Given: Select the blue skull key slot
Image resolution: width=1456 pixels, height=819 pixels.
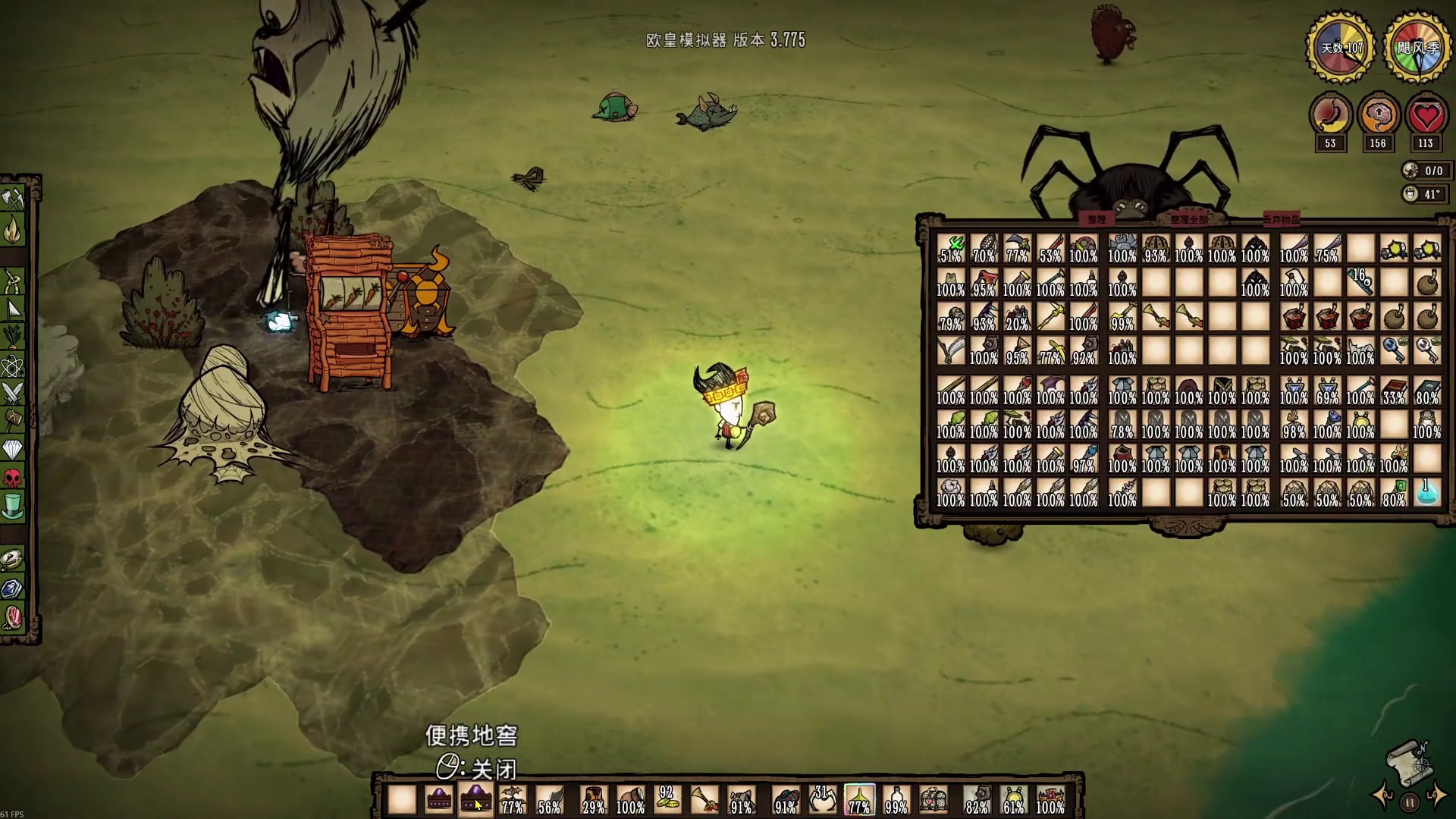Looking at the screenshot, I should (1393, 350).
